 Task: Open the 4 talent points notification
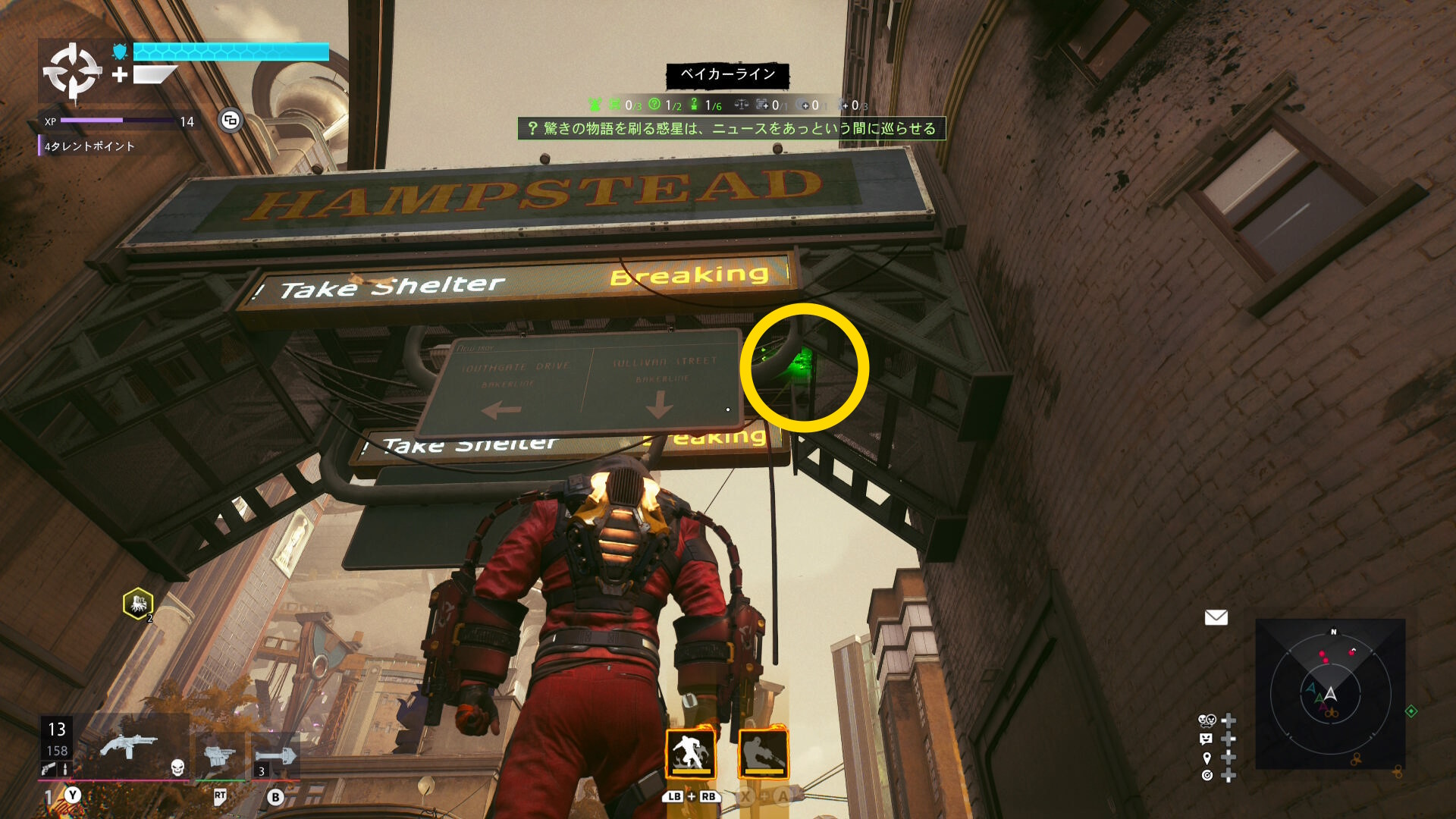[x=89, y=146]
